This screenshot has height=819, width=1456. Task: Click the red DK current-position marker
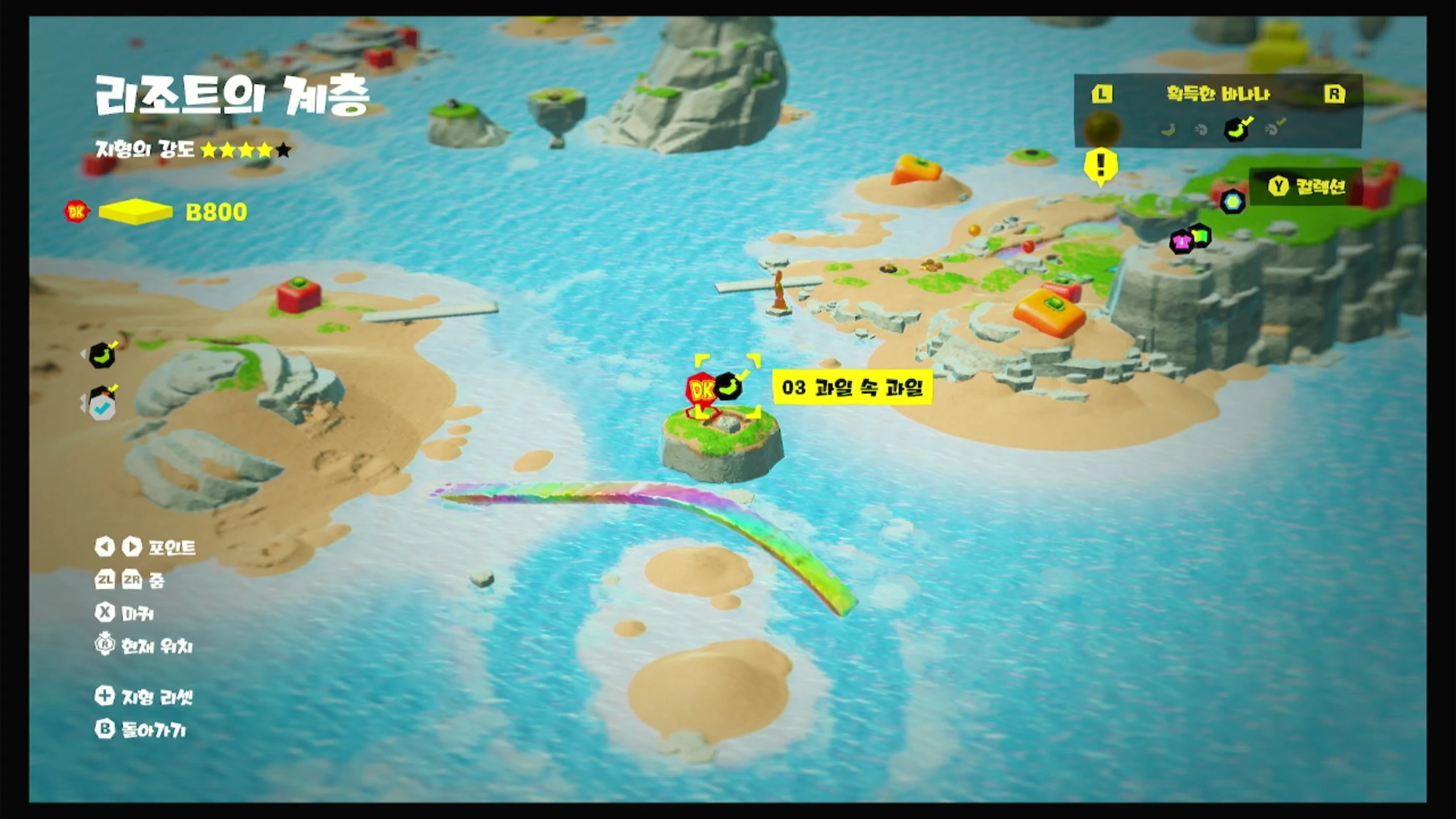coord(701,390)
